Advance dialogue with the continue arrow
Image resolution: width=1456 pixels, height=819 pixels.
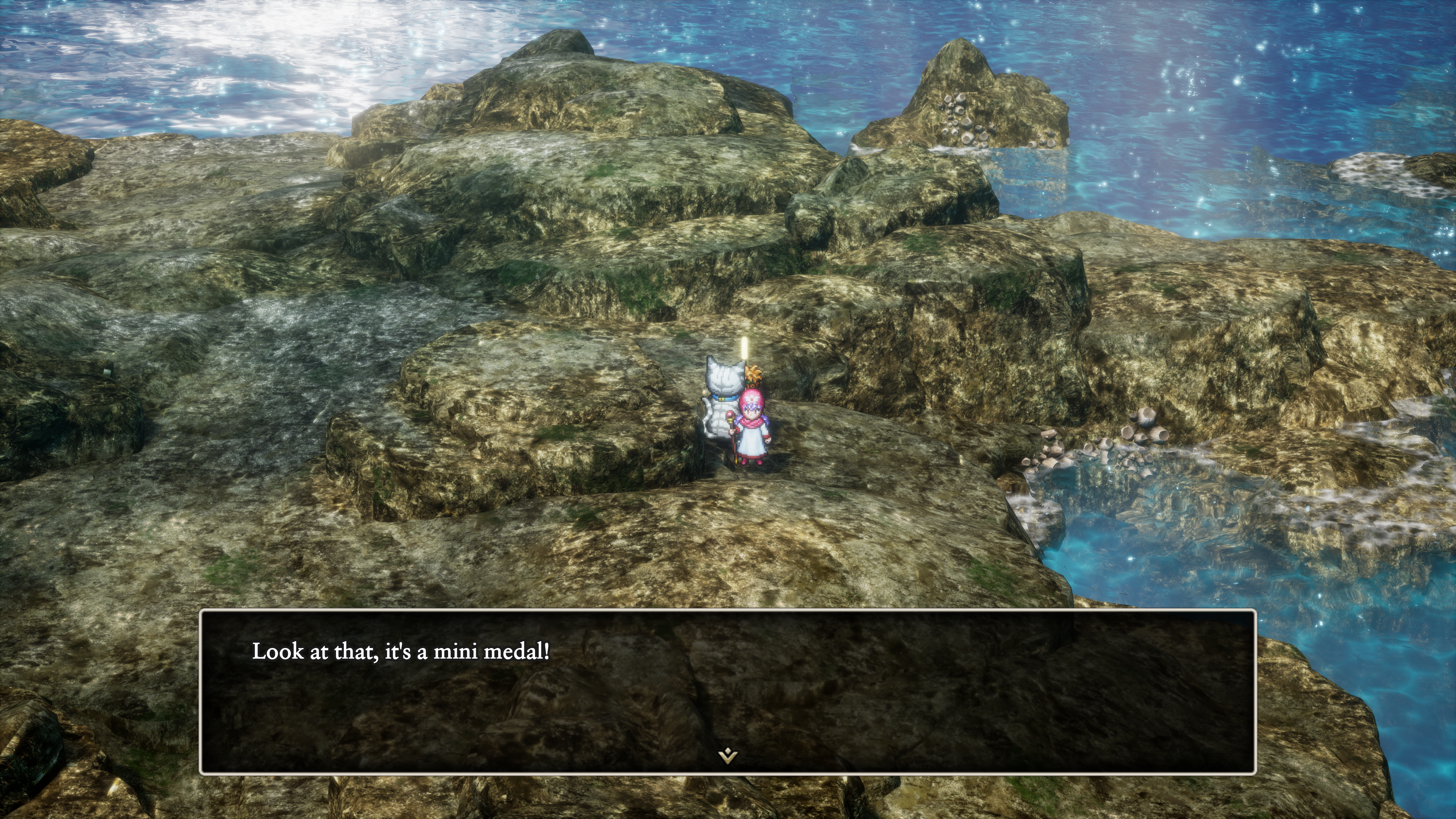(728, 755)
